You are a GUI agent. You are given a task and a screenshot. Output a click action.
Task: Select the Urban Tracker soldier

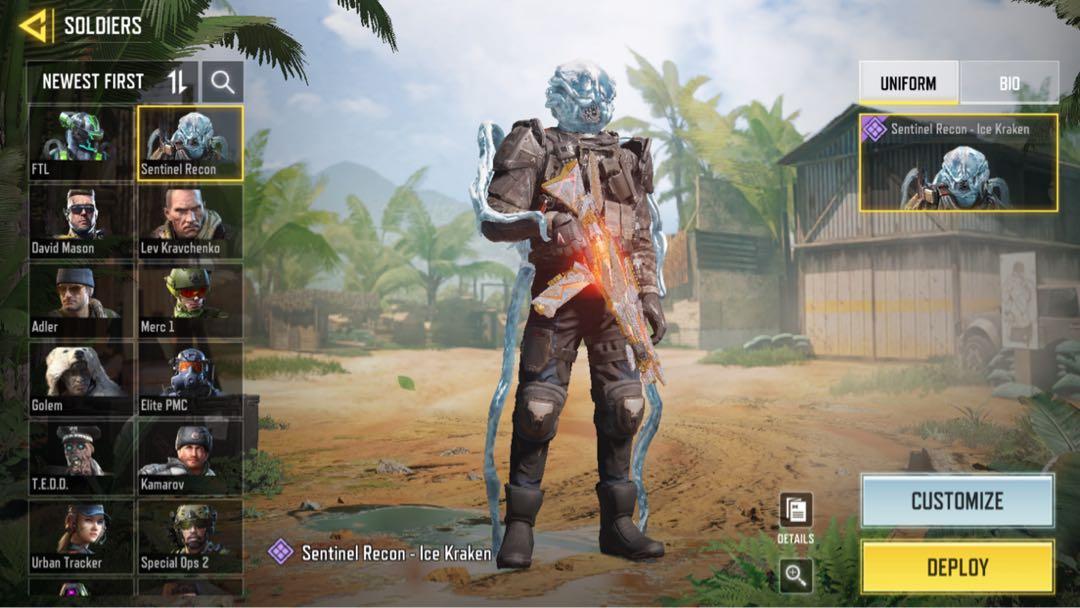(80, 535)
